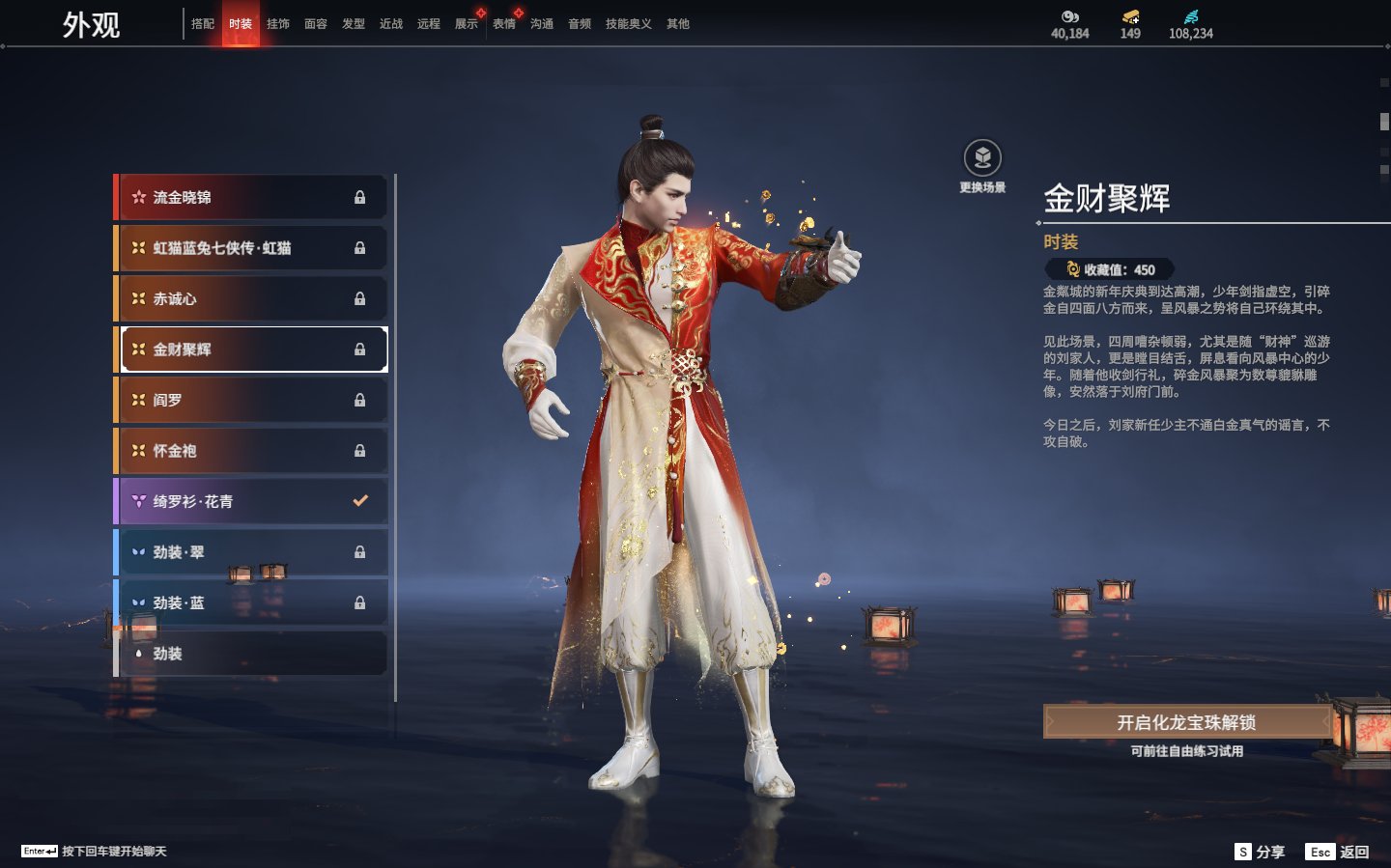Choose the 怀金袍 outfit

(251, 451)
